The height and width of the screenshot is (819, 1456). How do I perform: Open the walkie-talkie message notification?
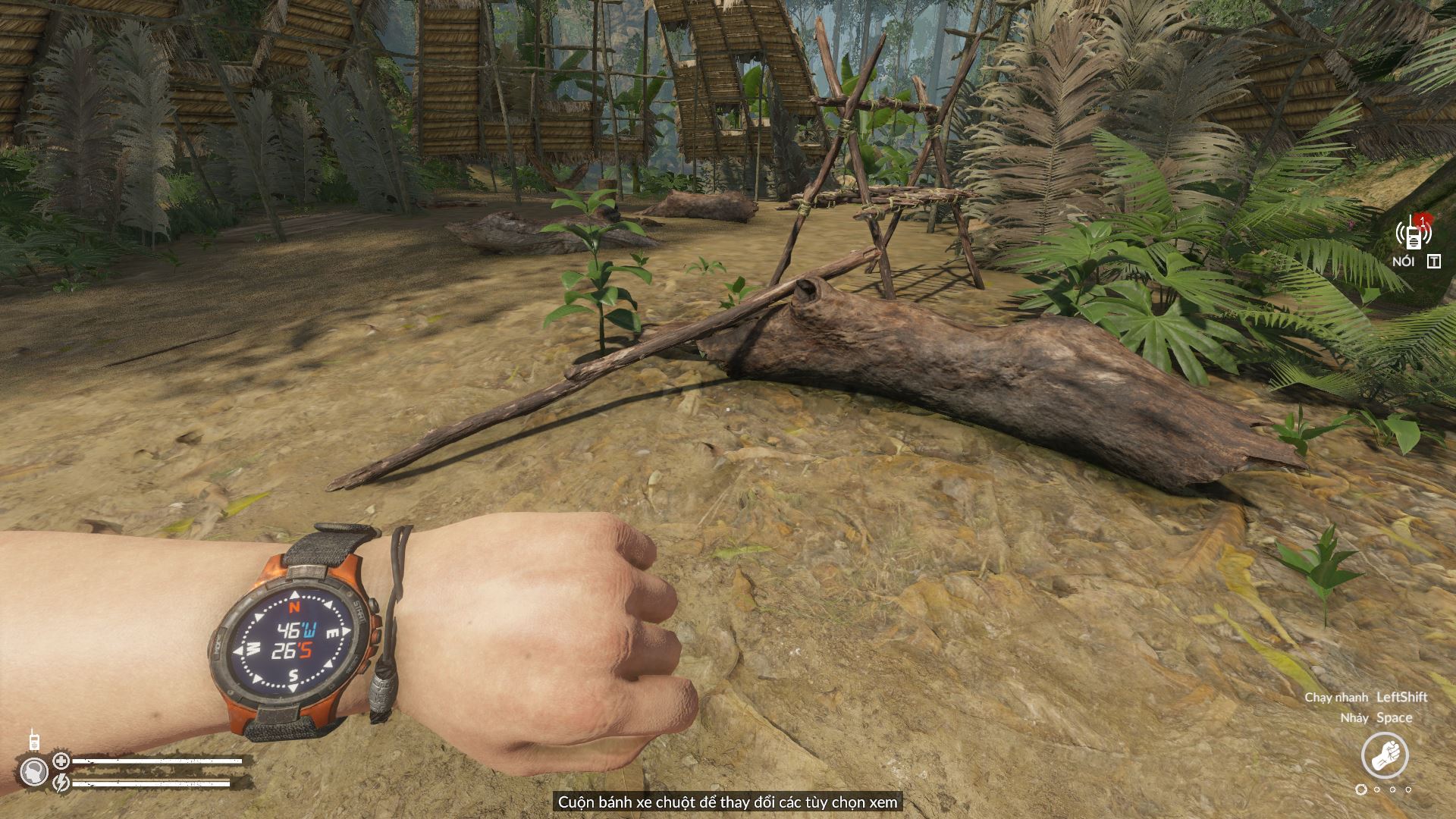pos(1414,234)
